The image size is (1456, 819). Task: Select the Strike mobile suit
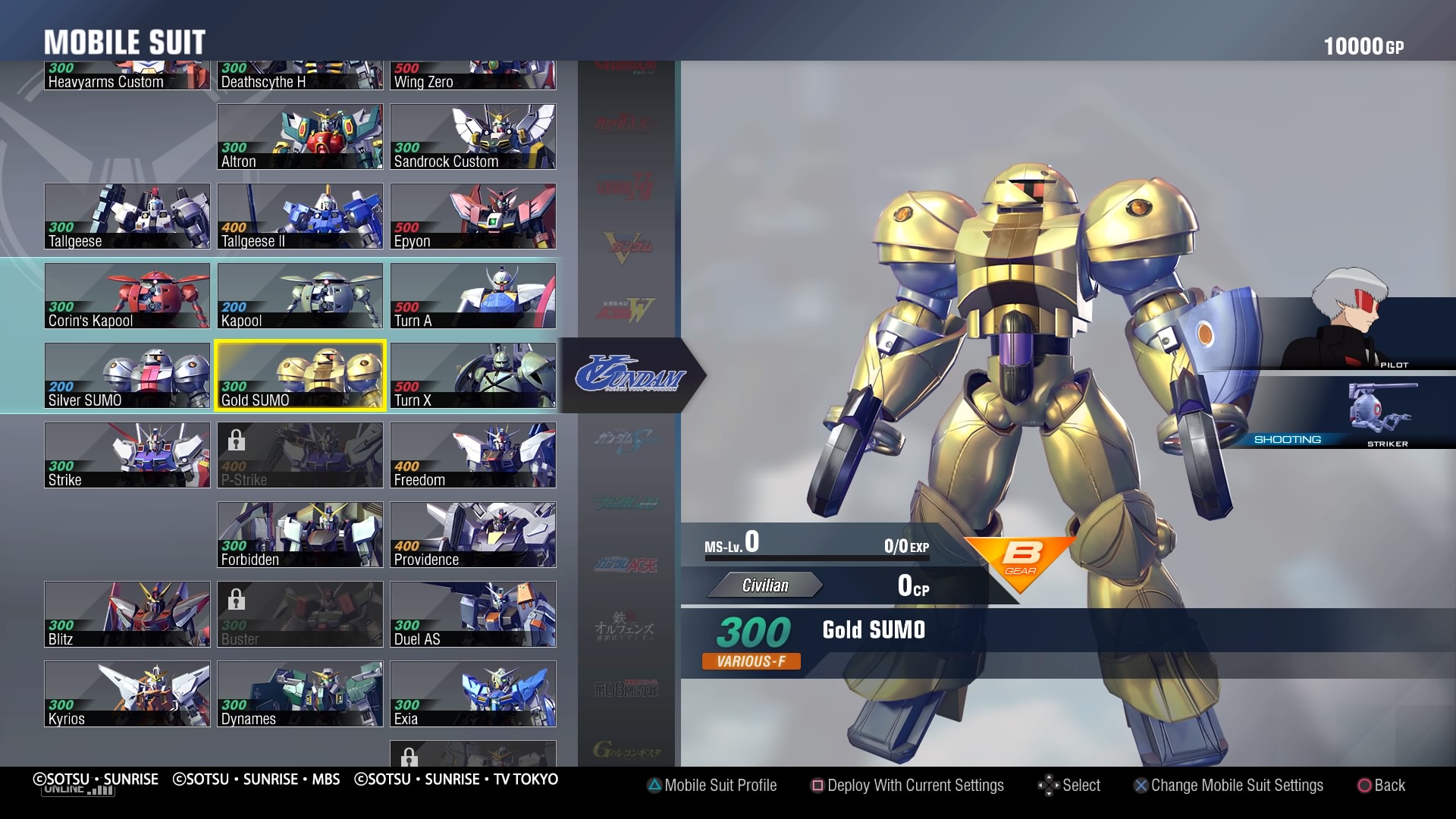point(127,455)
